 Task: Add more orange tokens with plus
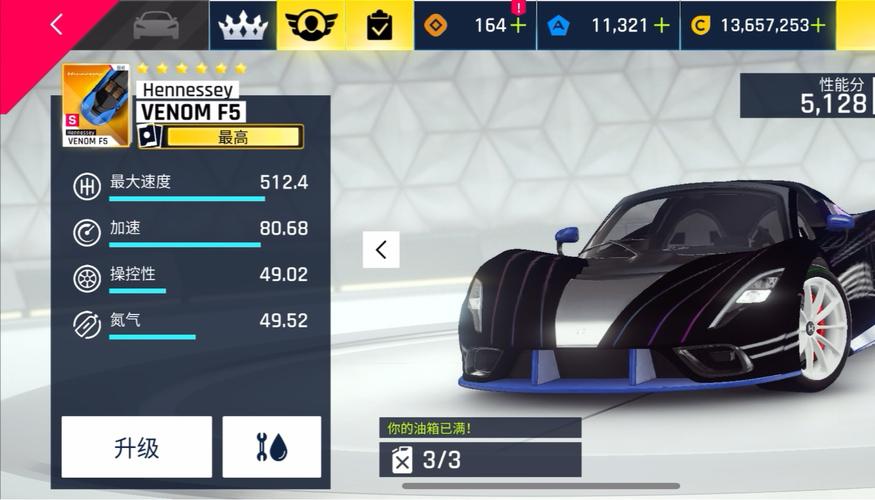tap(518, 26)
